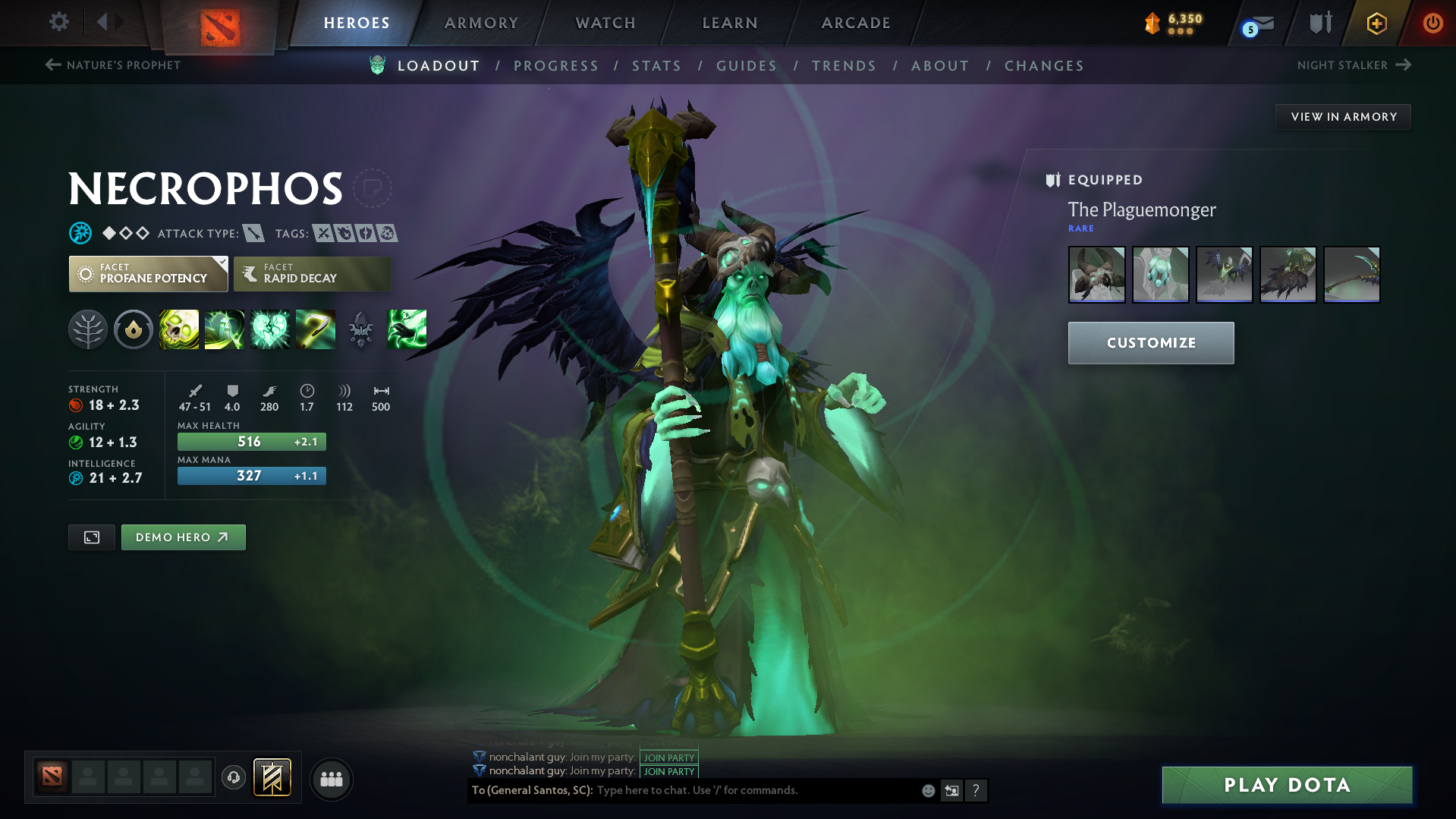This screenshot has width=1456, height=819.
Task: Toggle the fullscreen hero preview
Action: point(91,537)
